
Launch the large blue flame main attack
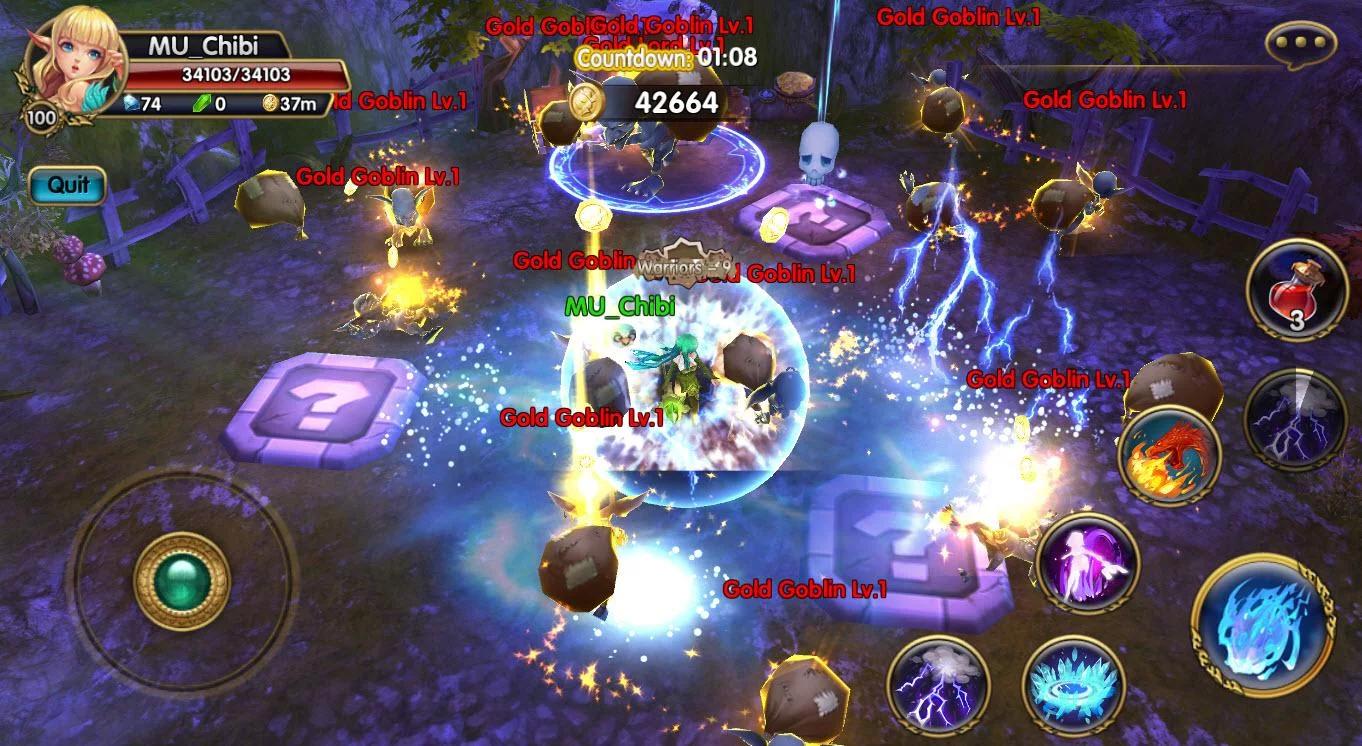point(1262,623)
